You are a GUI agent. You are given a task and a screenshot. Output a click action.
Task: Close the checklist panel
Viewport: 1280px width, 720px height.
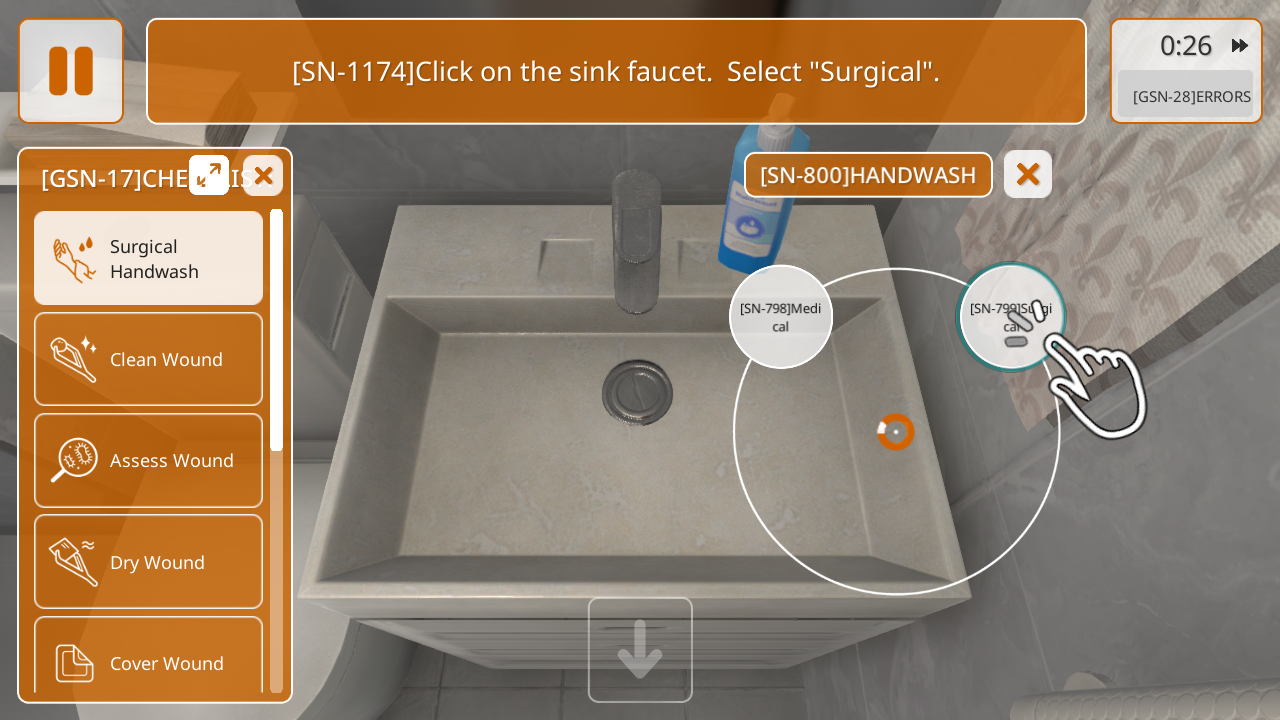coord(263,176)
